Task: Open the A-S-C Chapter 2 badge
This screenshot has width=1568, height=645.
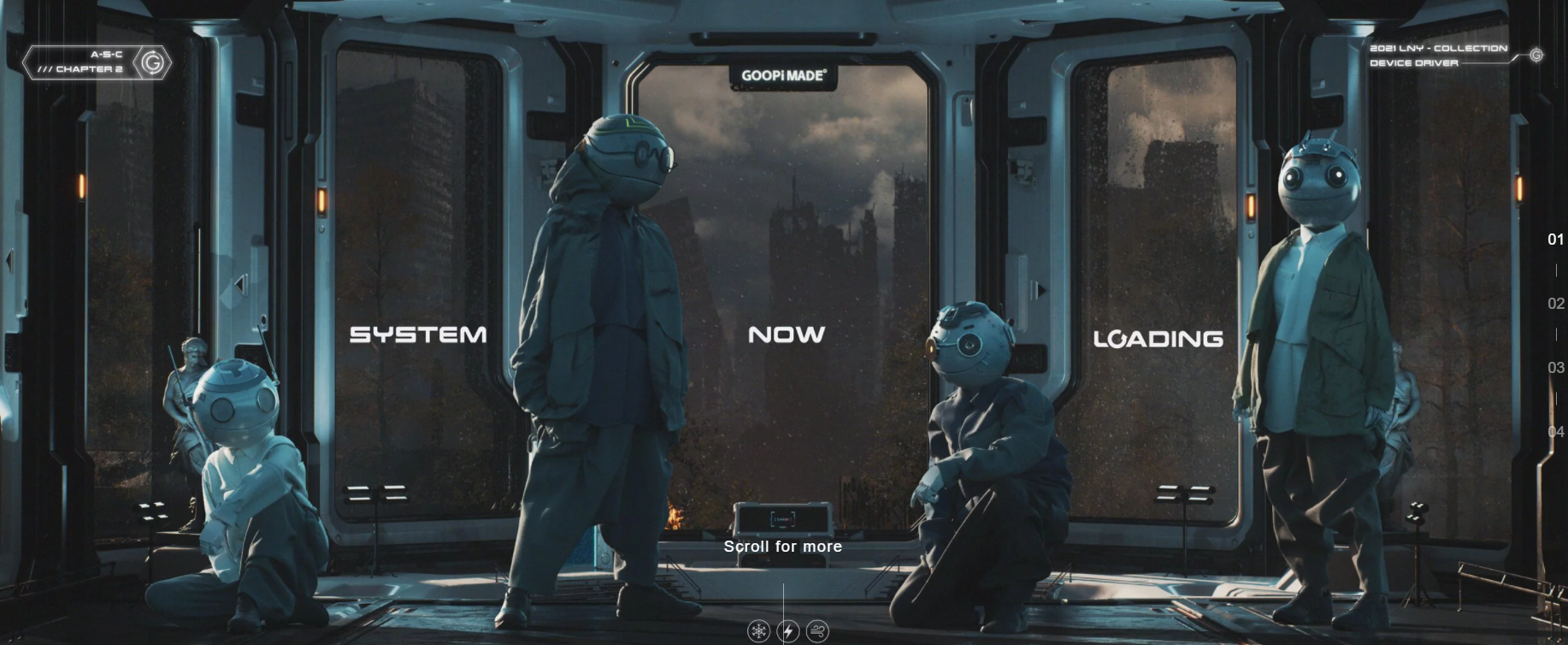Action: (97, 62)
